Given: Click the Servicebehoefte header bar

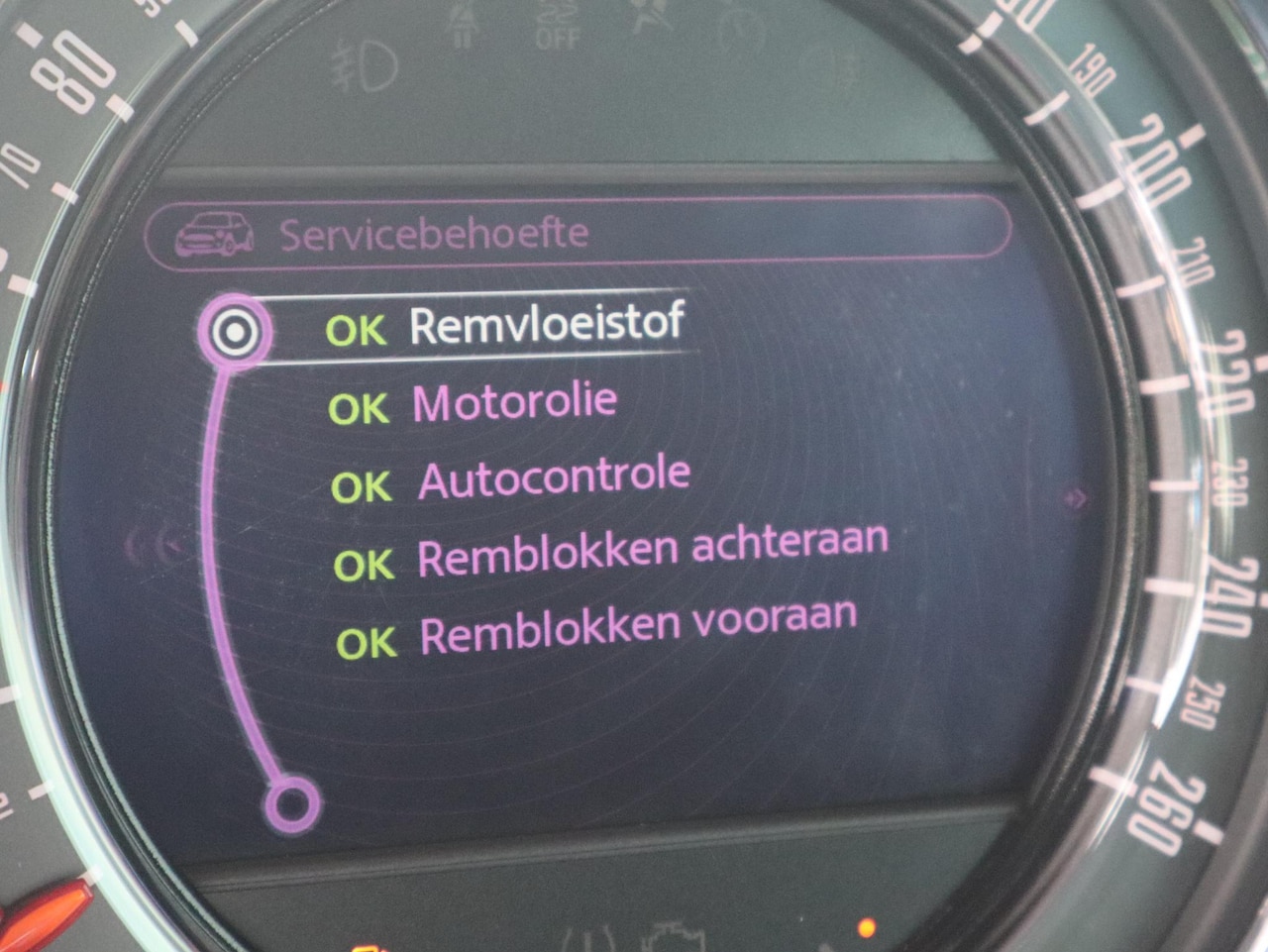Looking at the screenshot, I should 578,233.
